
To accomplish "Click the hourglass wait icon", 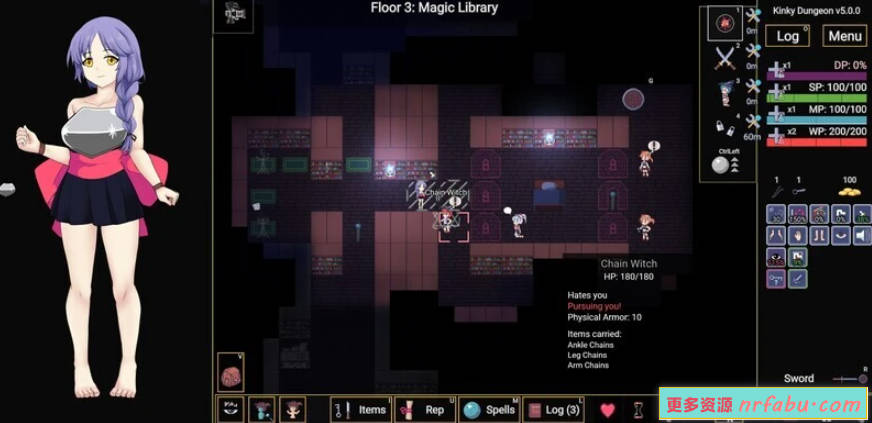I will 637,409.
